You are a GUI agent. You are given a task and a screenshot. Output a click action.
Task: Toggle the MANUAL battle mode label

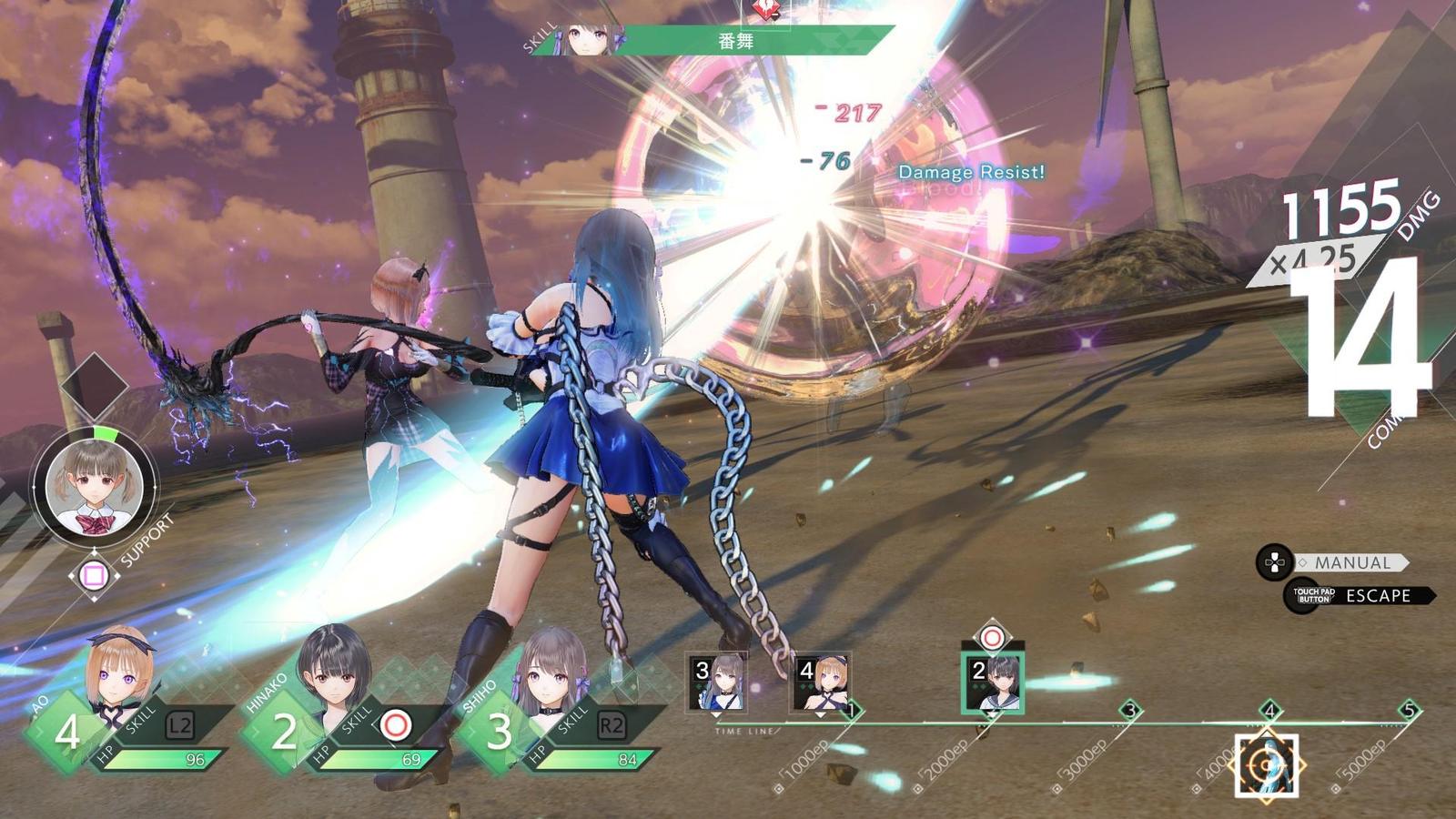[x=1351, y=563]
